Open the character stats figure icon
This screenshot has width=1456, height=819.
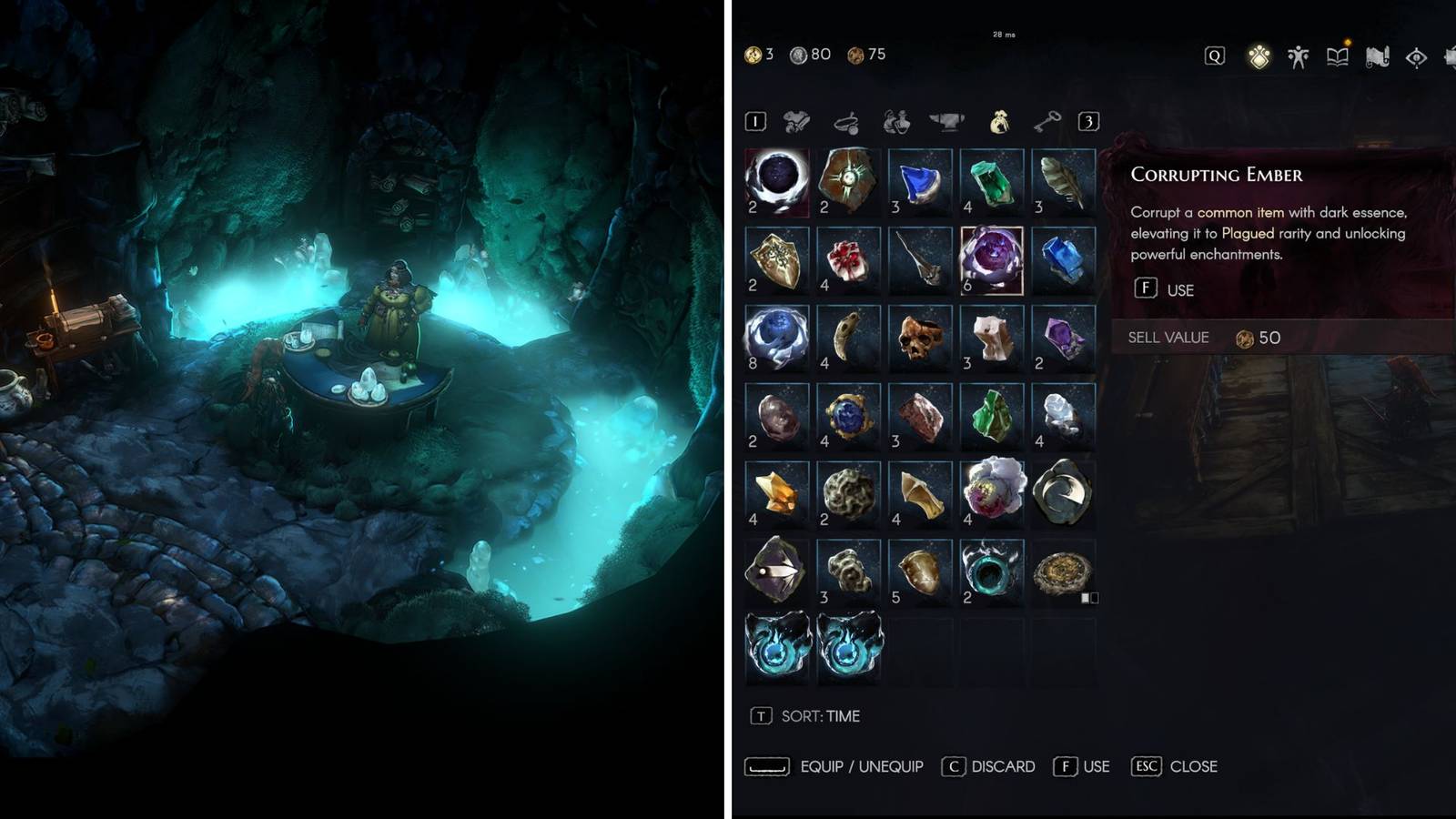[1299, 56]
